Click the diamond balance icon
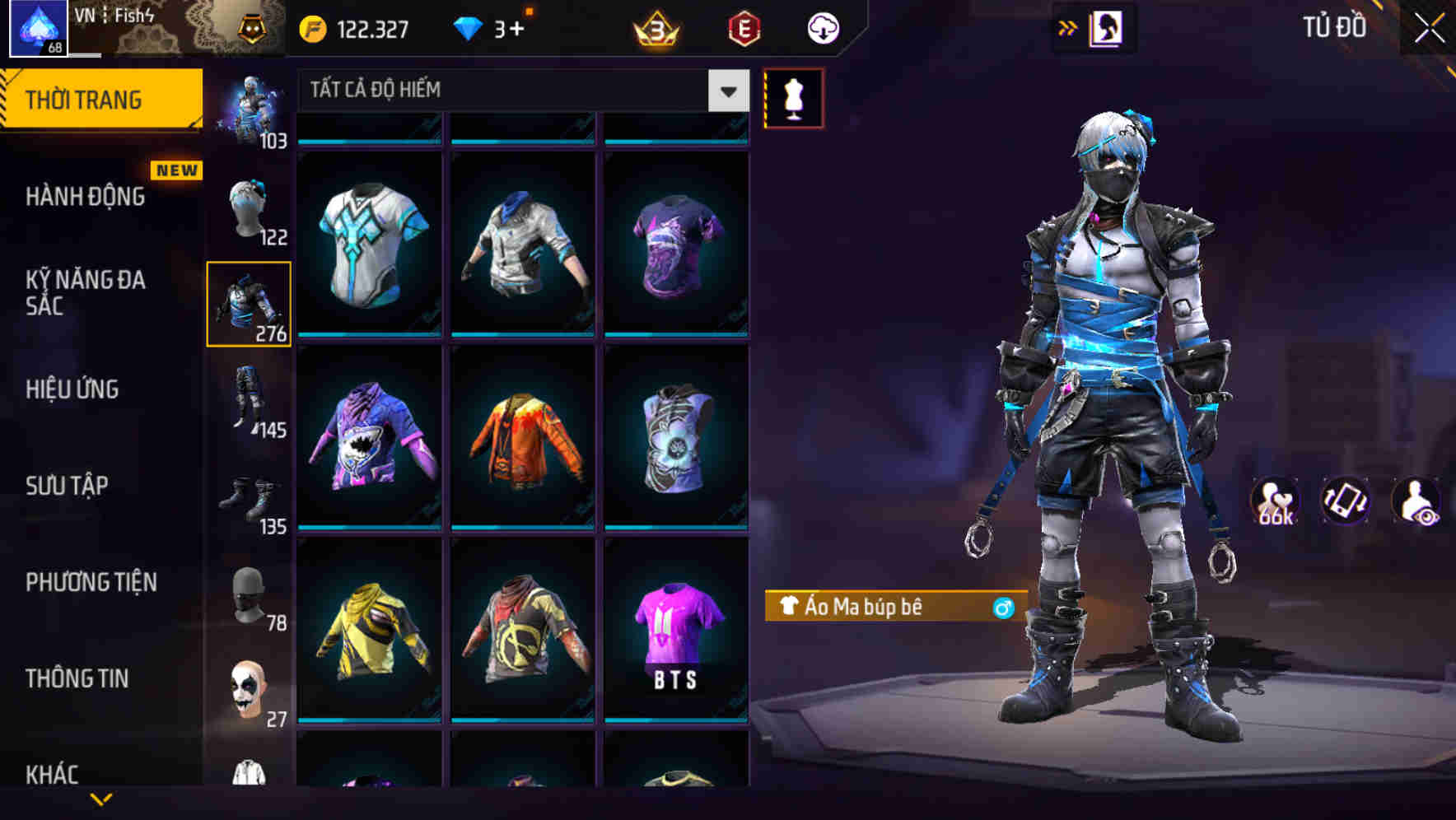The image size is (1456, 820). 468,26
